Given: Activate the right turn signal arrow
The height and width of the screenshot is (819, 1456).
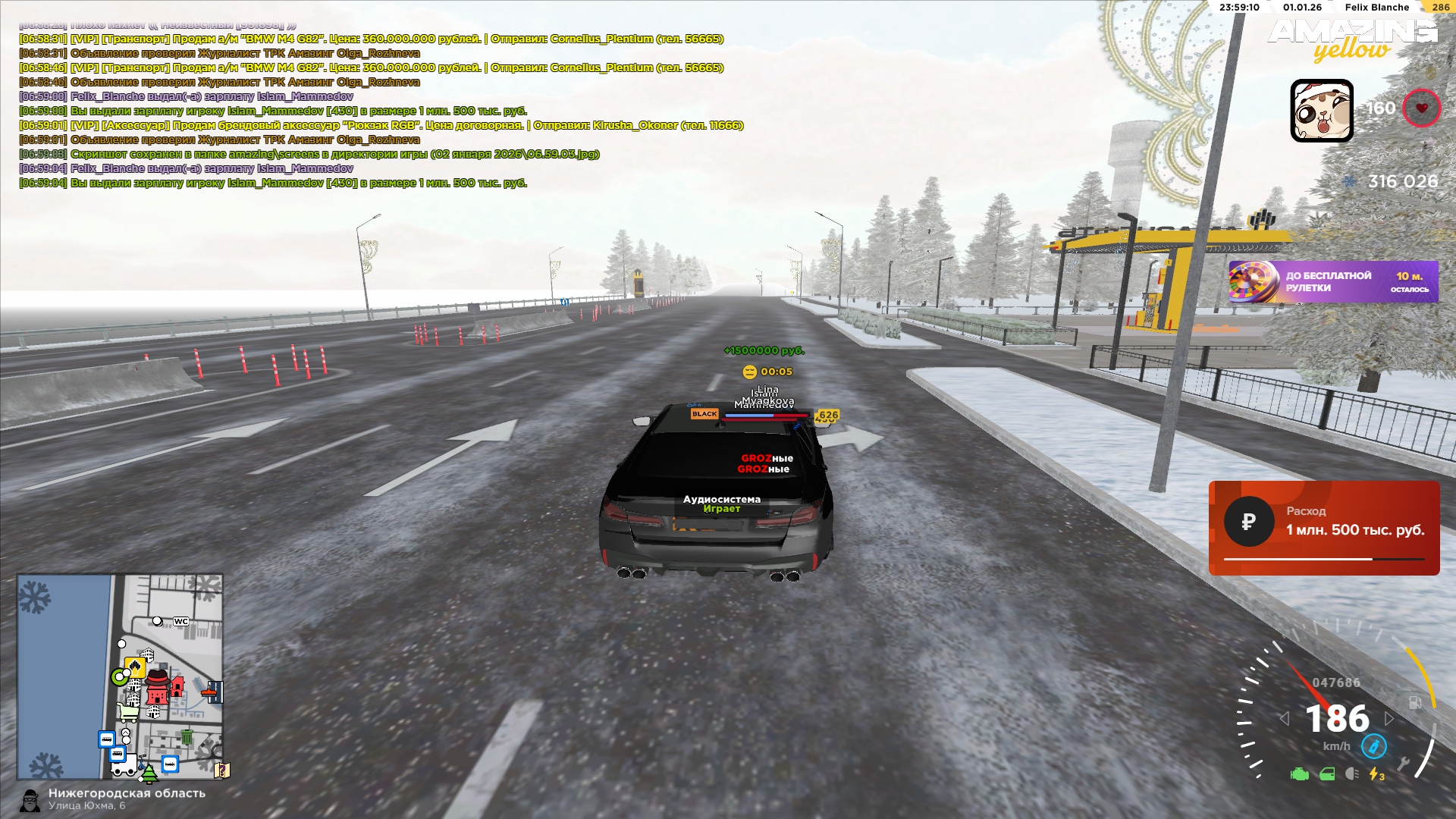Looking at the screenshot, I should pyautogui.click(x=1389, y=718).
